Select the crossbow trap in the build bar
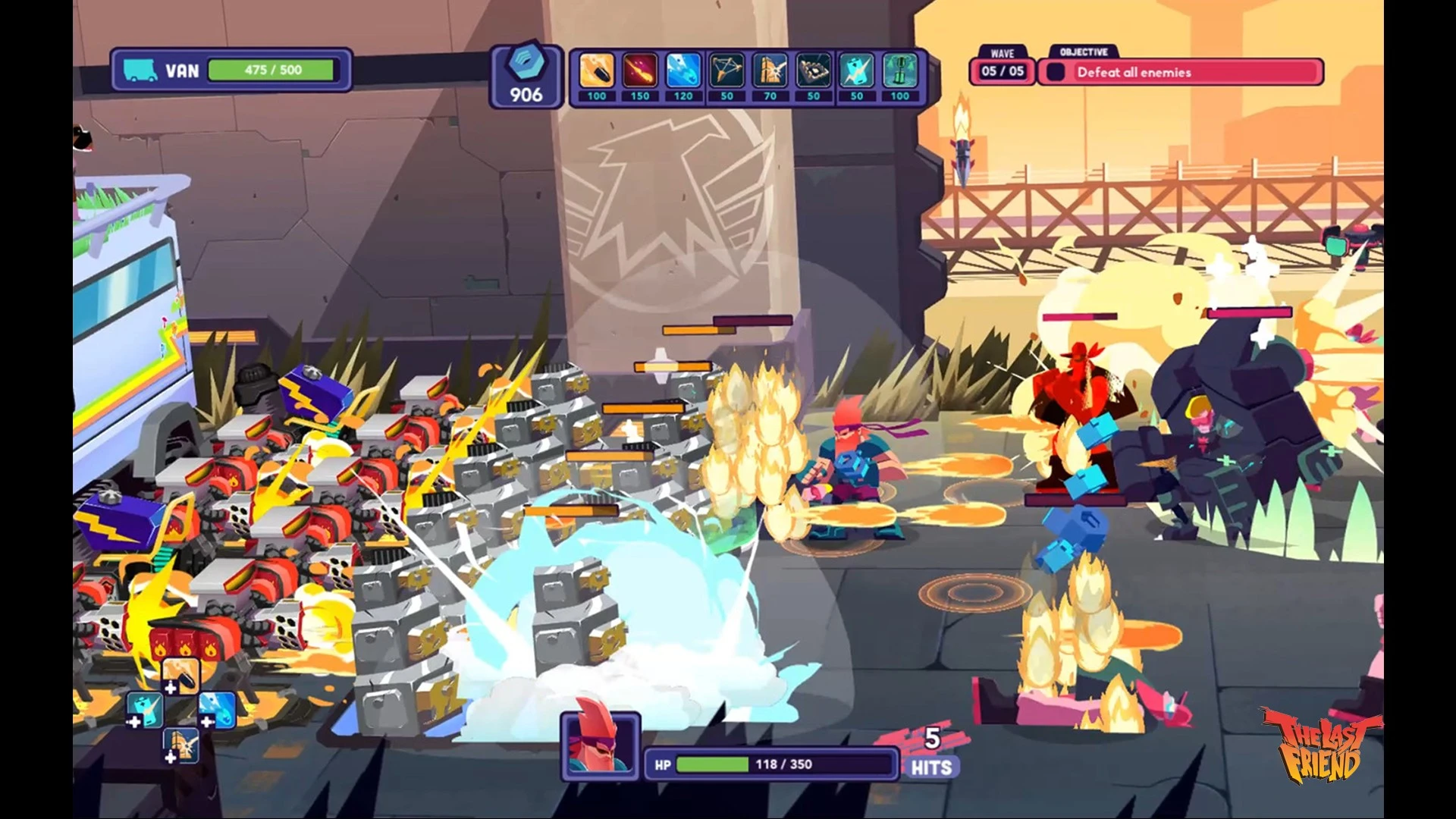Screen dimensions: 1456x819 726,73
